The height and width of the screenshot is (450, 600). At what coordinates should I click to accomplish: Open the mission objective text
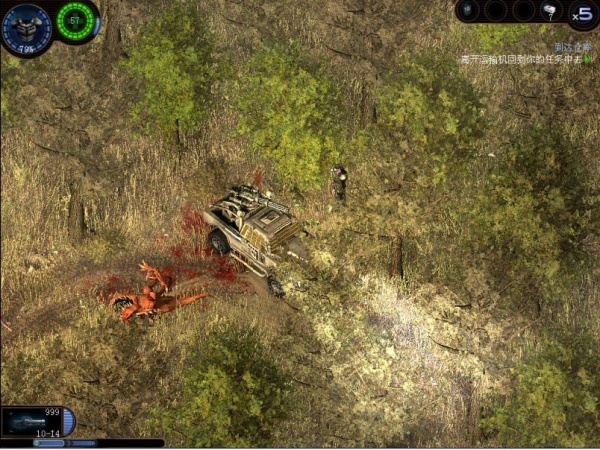tap(520, 60)
